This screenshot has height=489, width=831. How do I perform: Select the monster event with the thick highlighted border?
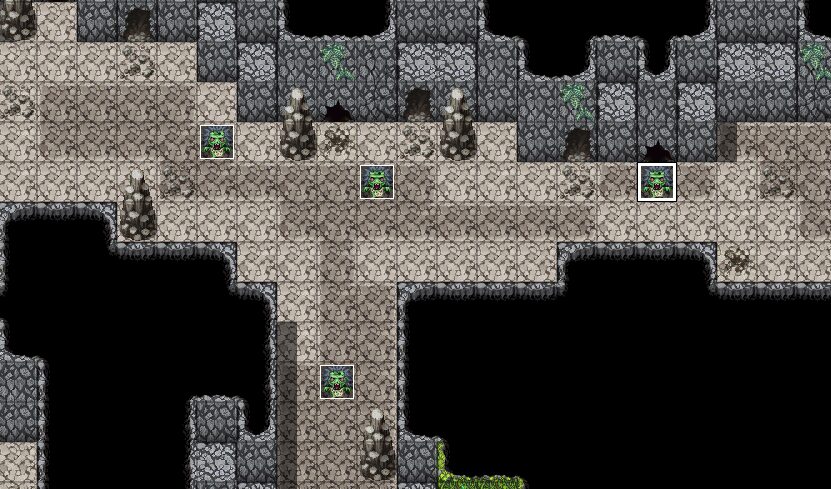(x=657, y=182)
